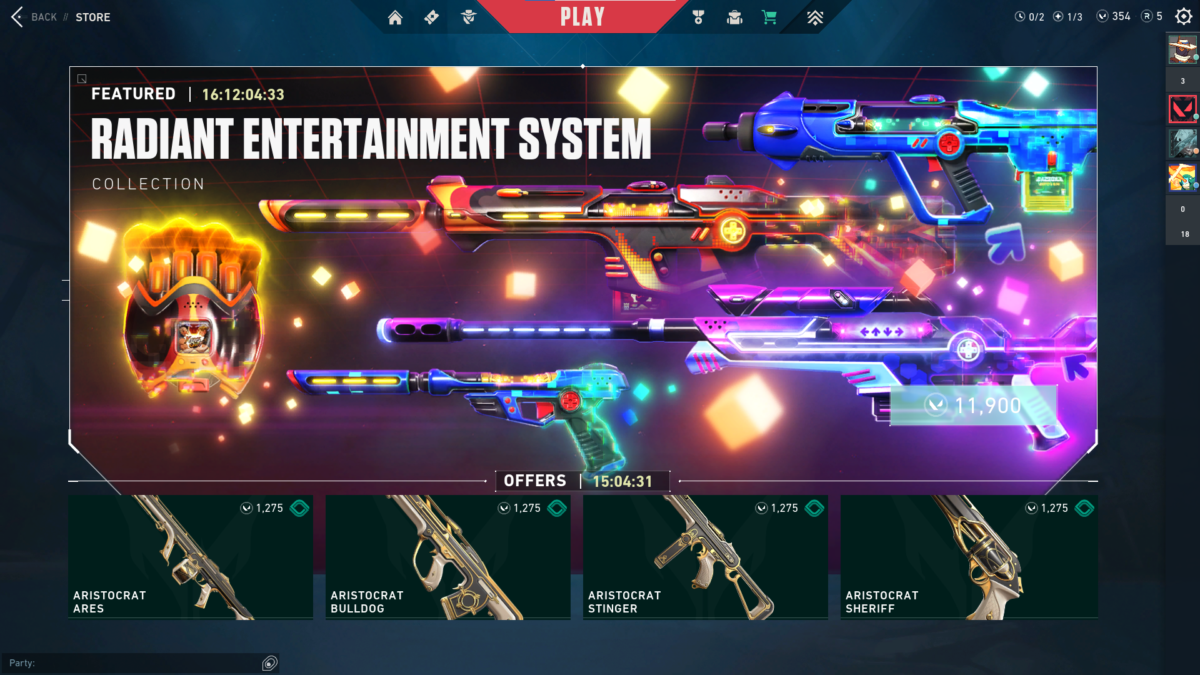Open the Valorant Points balance of 354
Screen dimensions: 1200x675
tap(1113, 16)
